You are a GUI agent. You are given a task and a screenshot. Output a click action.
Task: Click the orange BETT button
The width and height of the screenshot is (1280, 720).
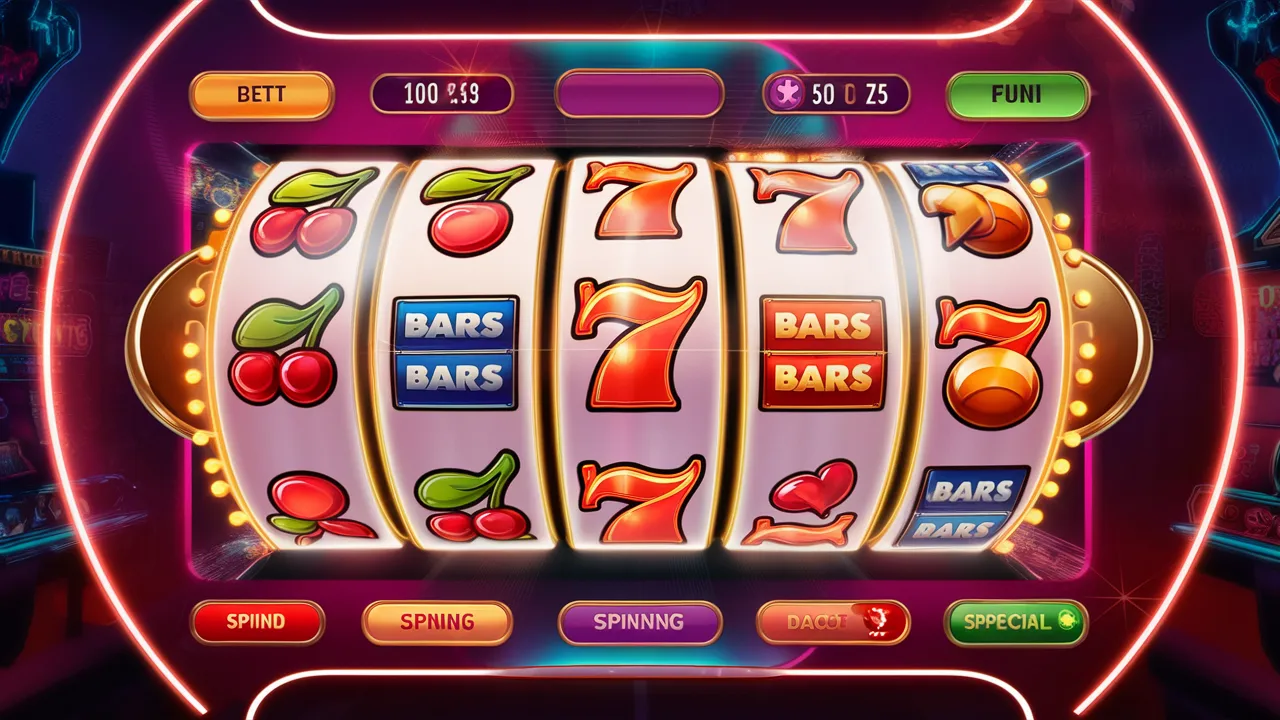click(261, 95)
